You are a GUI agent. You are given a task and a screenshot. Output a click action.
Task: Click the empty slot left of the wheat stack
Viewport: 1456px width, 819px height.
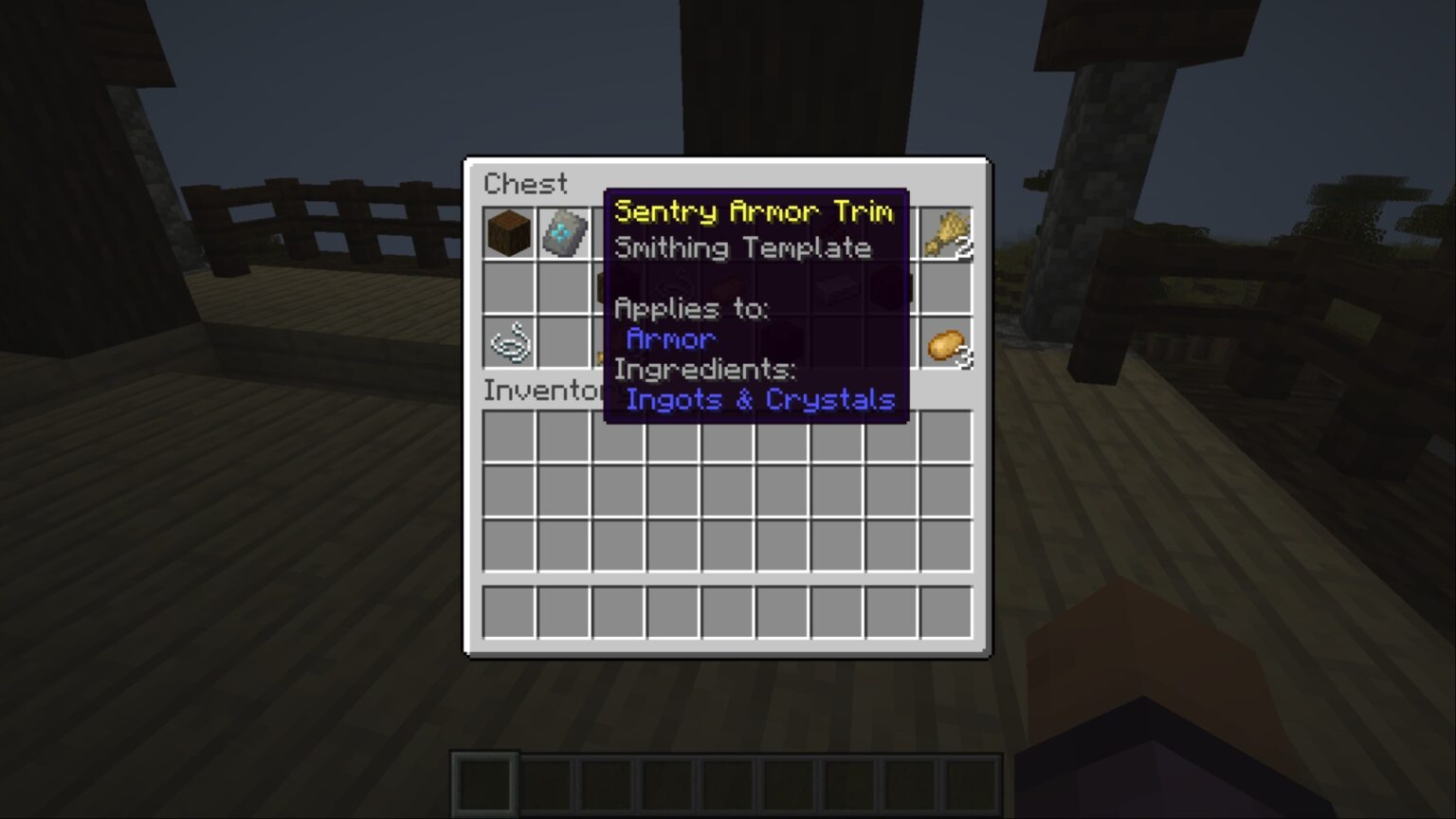pos(891,232)
